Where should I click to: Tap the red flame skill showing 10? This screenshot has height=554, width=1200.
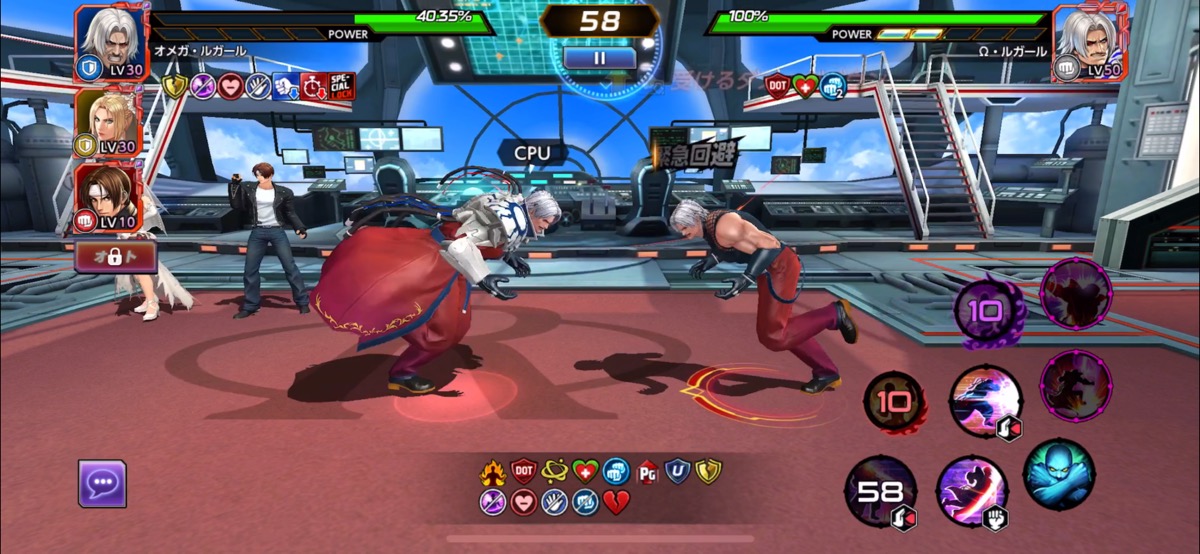(893, 402)
